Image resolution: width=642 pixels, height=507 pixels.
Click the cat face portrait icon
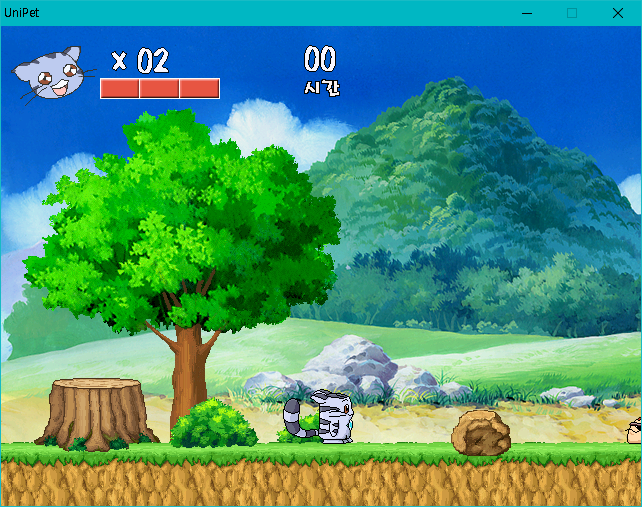click(x=52, y=74)
